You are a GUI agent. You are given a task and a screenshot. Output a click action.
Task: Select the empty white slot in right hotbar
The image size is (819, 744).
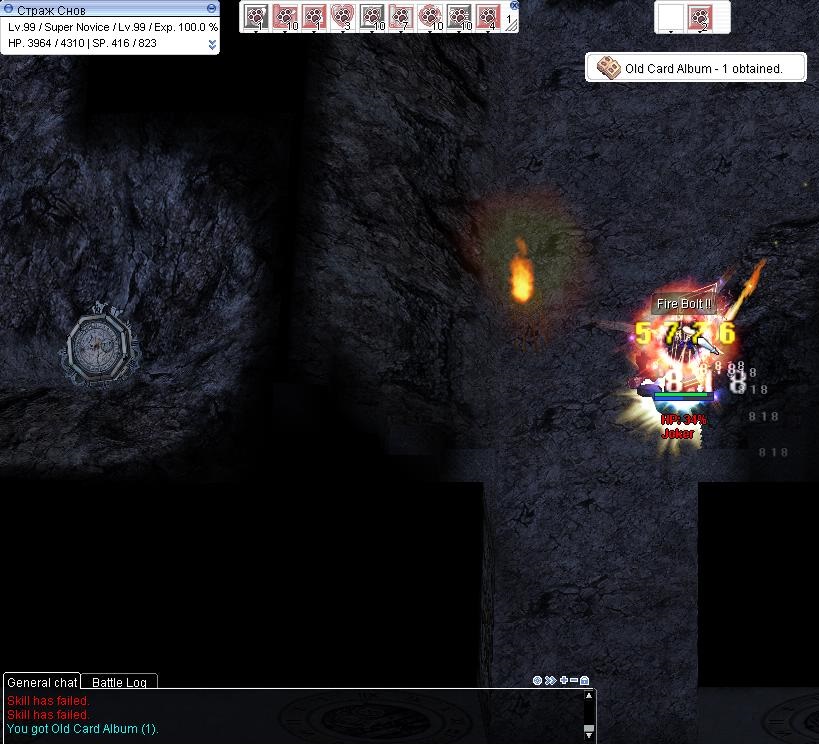(670, 17)
